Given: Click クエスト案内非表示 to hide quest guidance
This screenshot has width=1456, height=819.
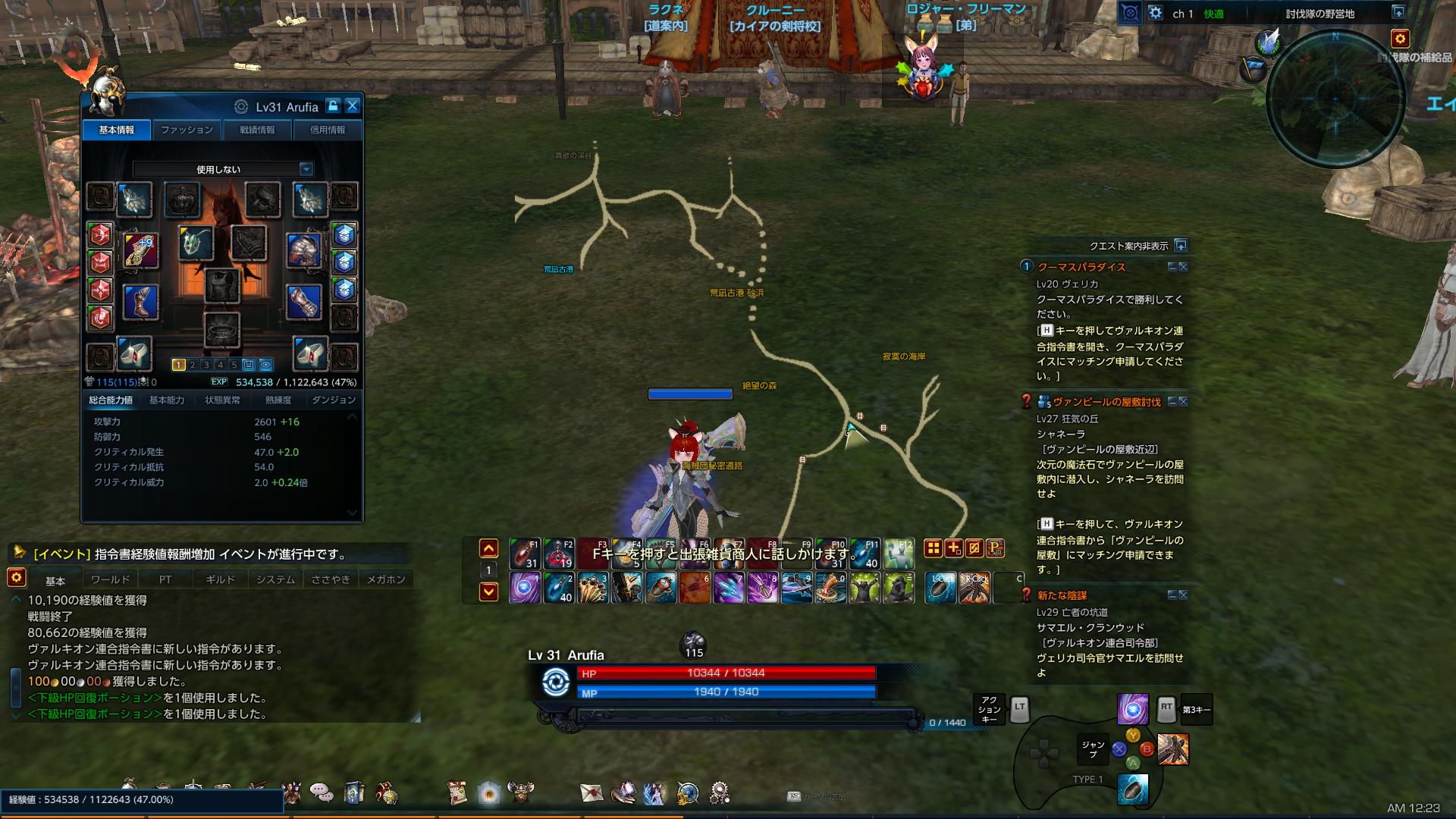Looking at the screenshot, I should tap(1131, 245).
